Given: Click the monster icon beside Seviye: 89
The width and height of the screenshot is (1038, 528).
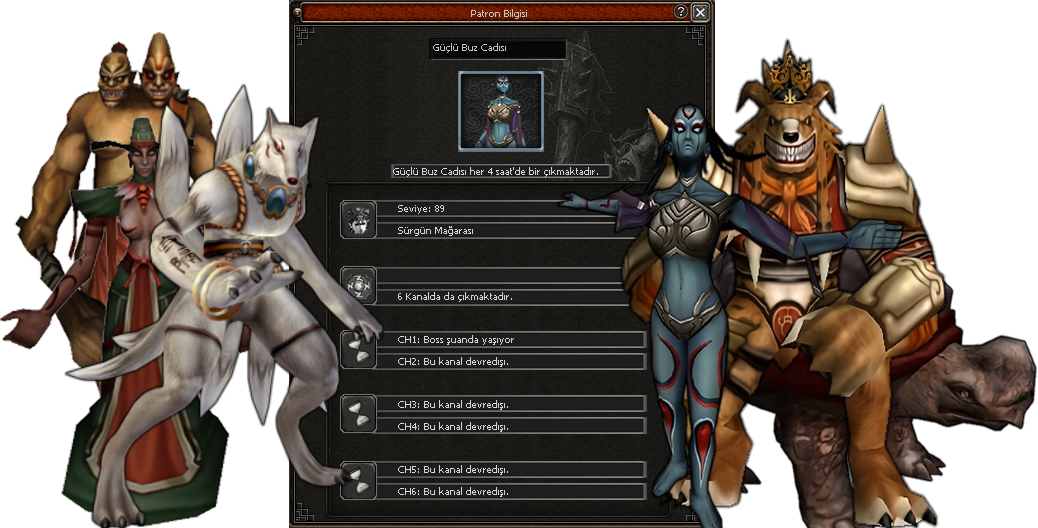Looking at the screenshot, I should tap(359, 219).
